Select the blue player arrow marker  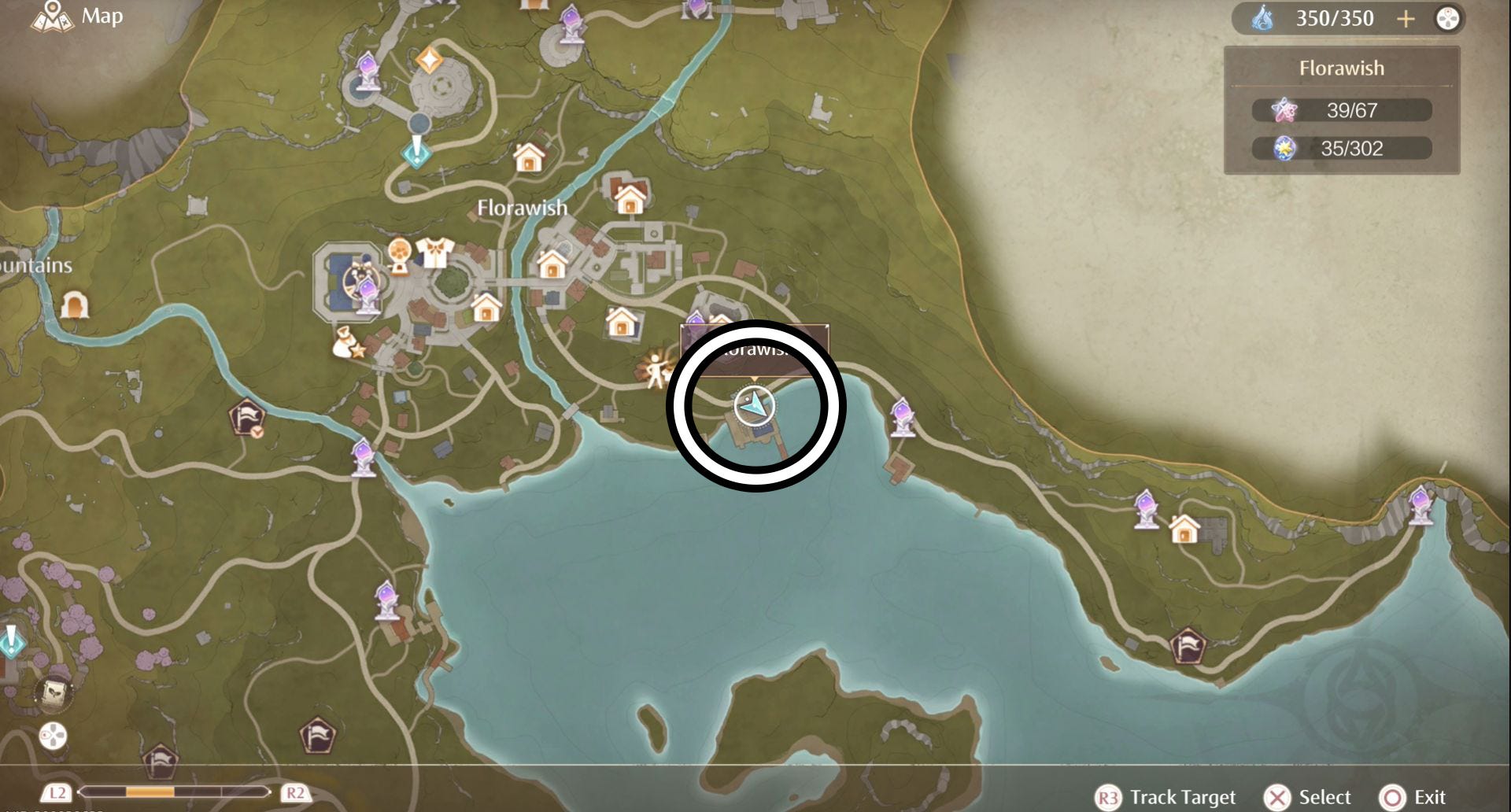point(754,405)
